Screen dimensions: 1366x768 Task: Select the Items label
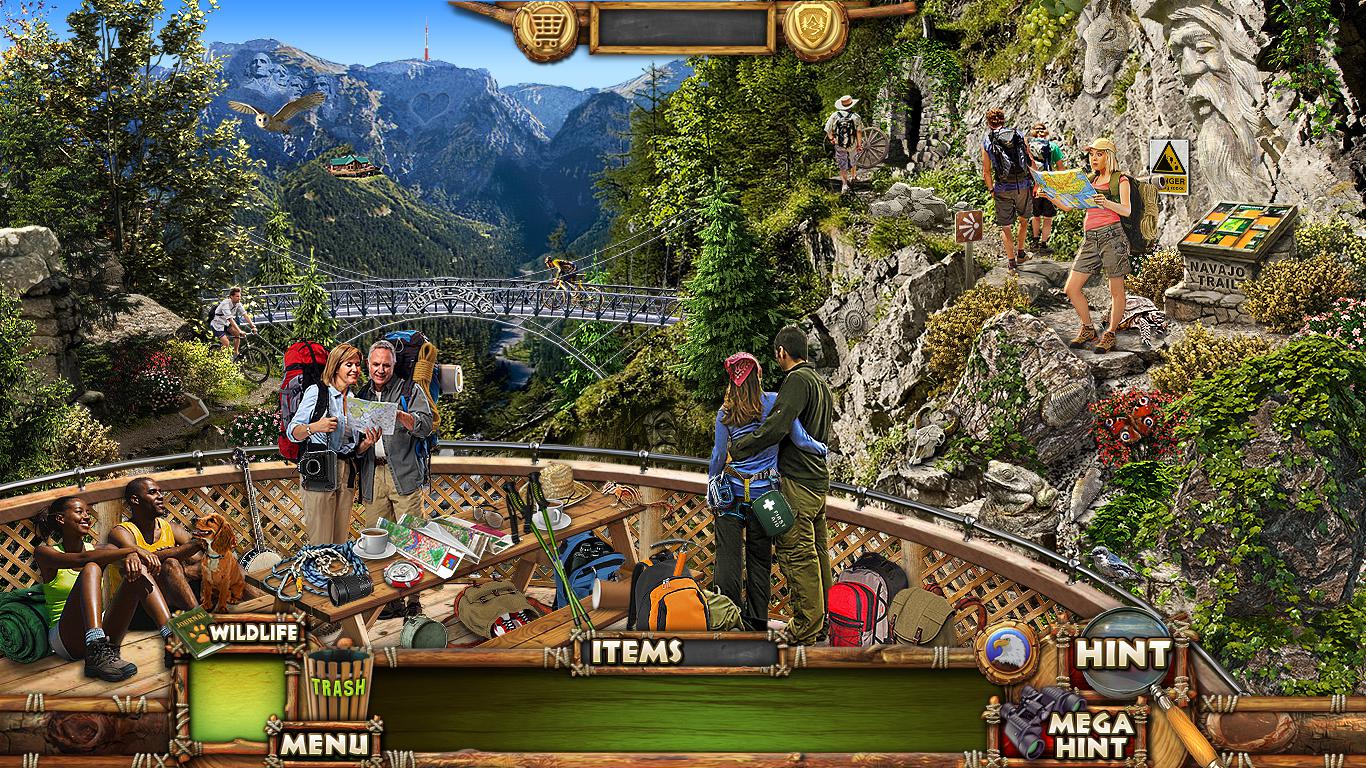(635, 652)
